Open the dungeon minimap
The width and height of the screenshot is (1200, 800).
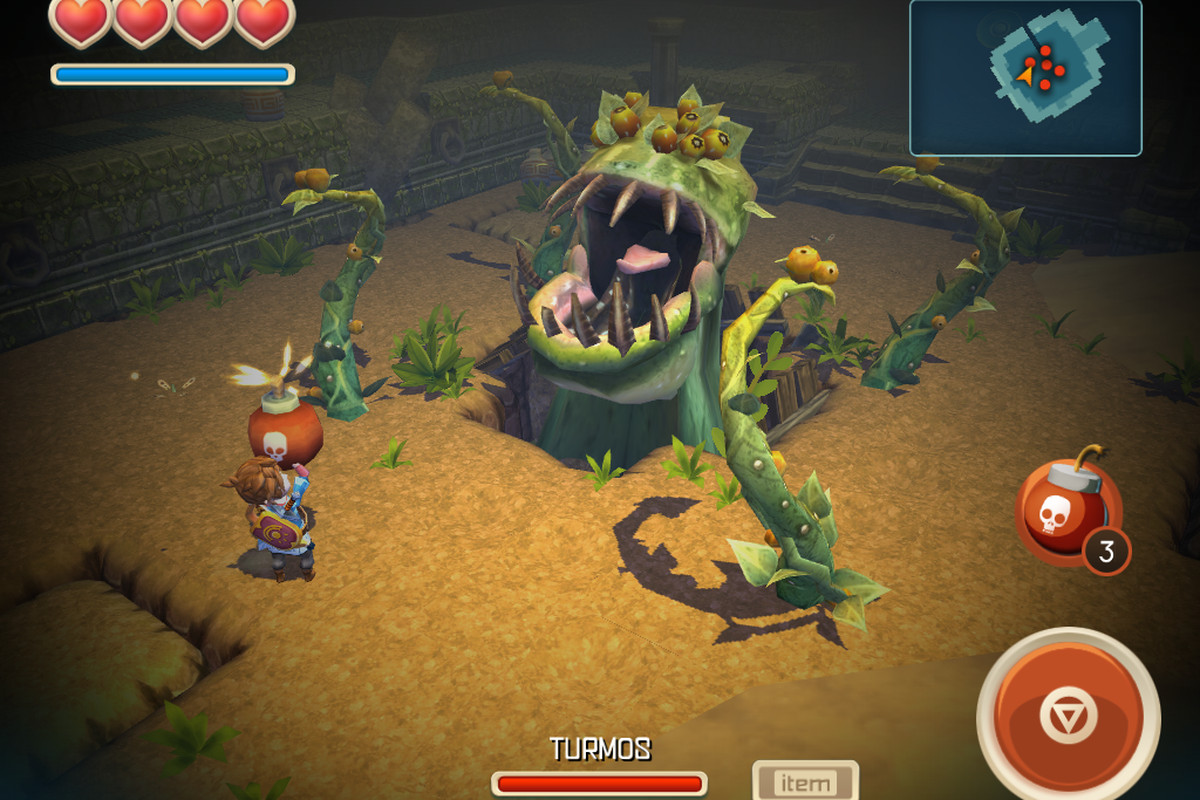[1025, 77]
